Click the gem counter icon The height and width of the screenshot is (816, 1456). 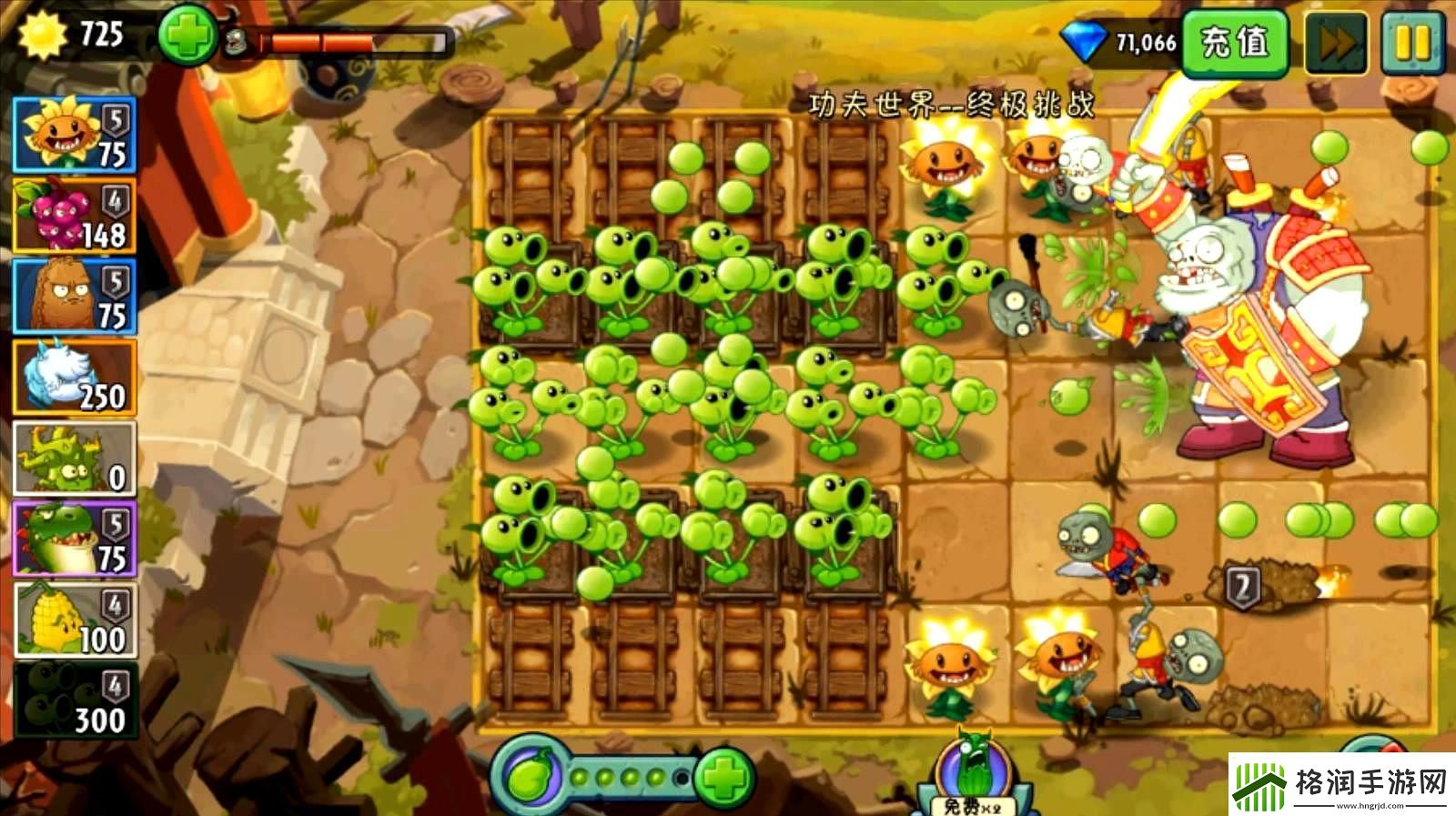[x=1085, y=39]
